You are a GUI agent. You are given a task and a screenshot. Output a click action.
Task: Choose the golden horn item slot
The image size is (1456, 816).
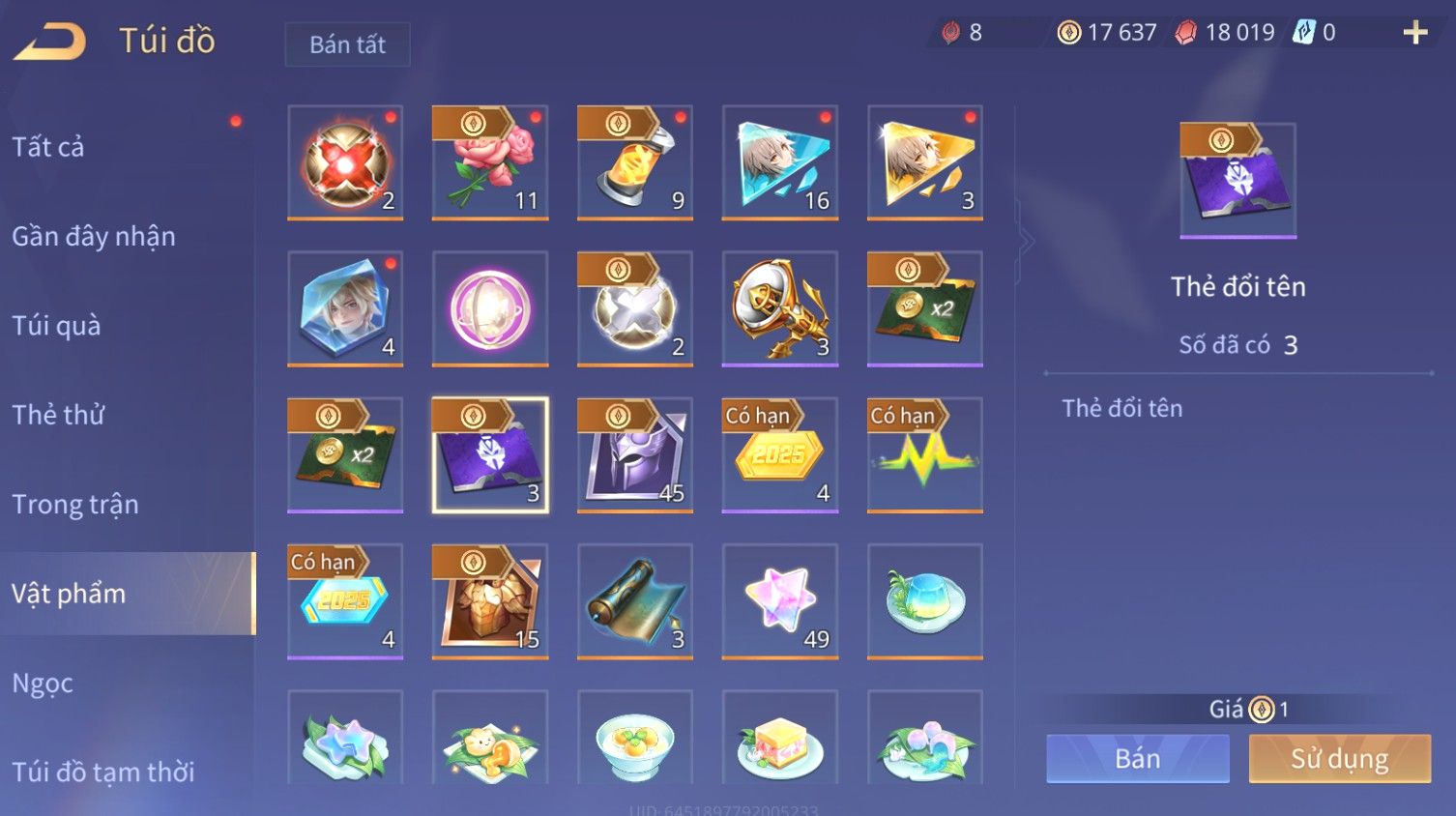[x=780, y=308]
